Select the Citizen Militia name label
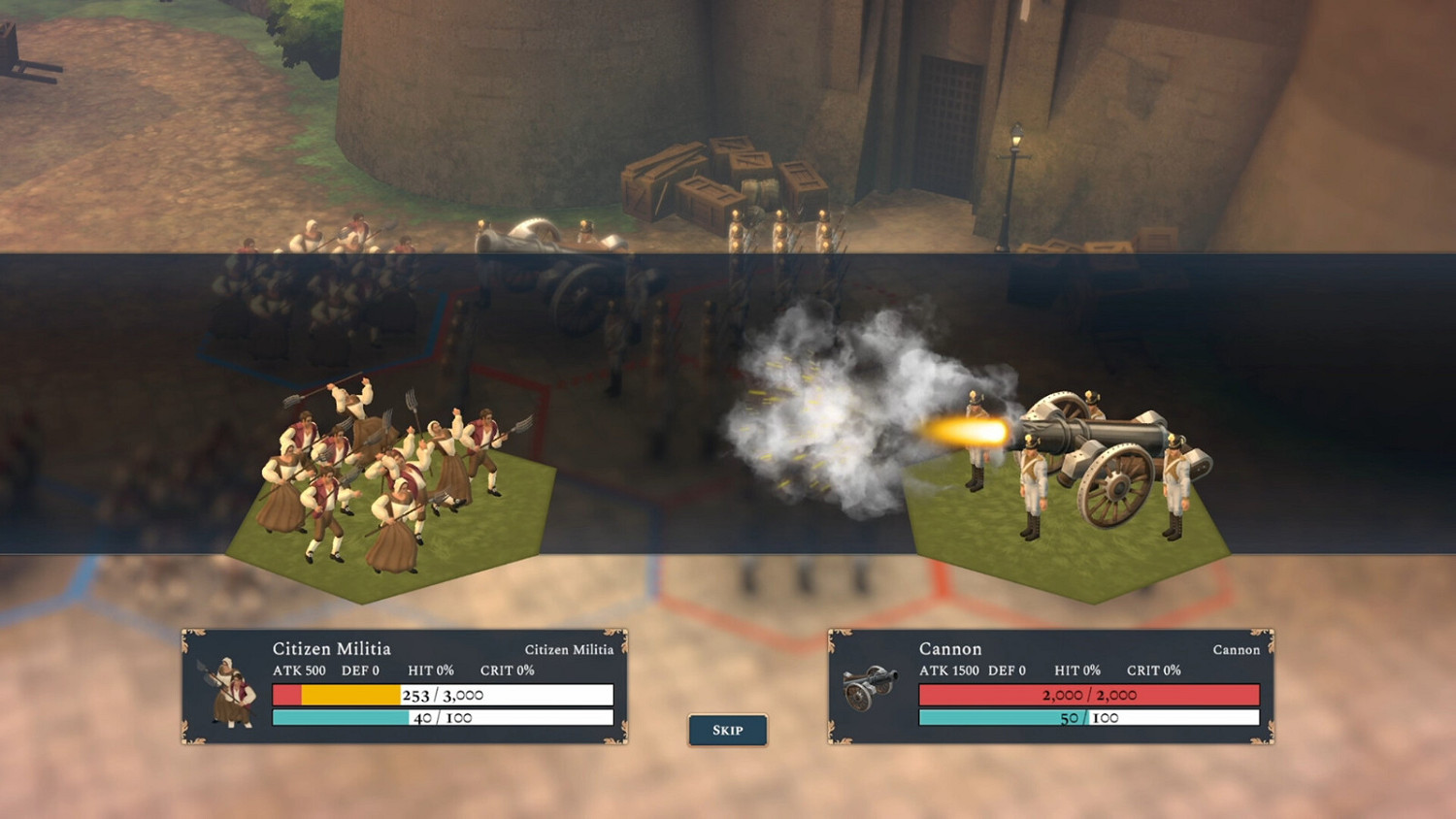 pos(333,648)
